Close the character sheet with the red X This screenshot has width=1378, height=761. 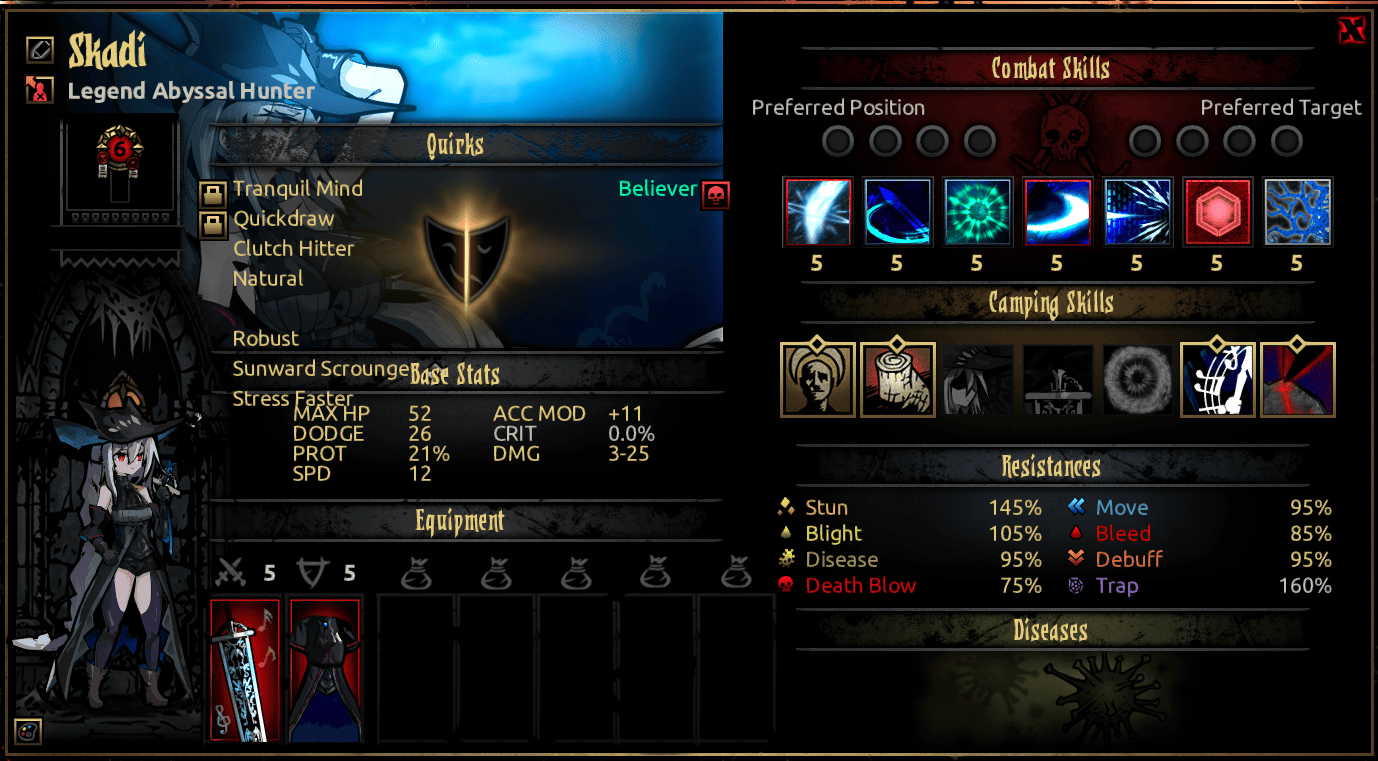pyautogui.click(x=1351, y=31)
